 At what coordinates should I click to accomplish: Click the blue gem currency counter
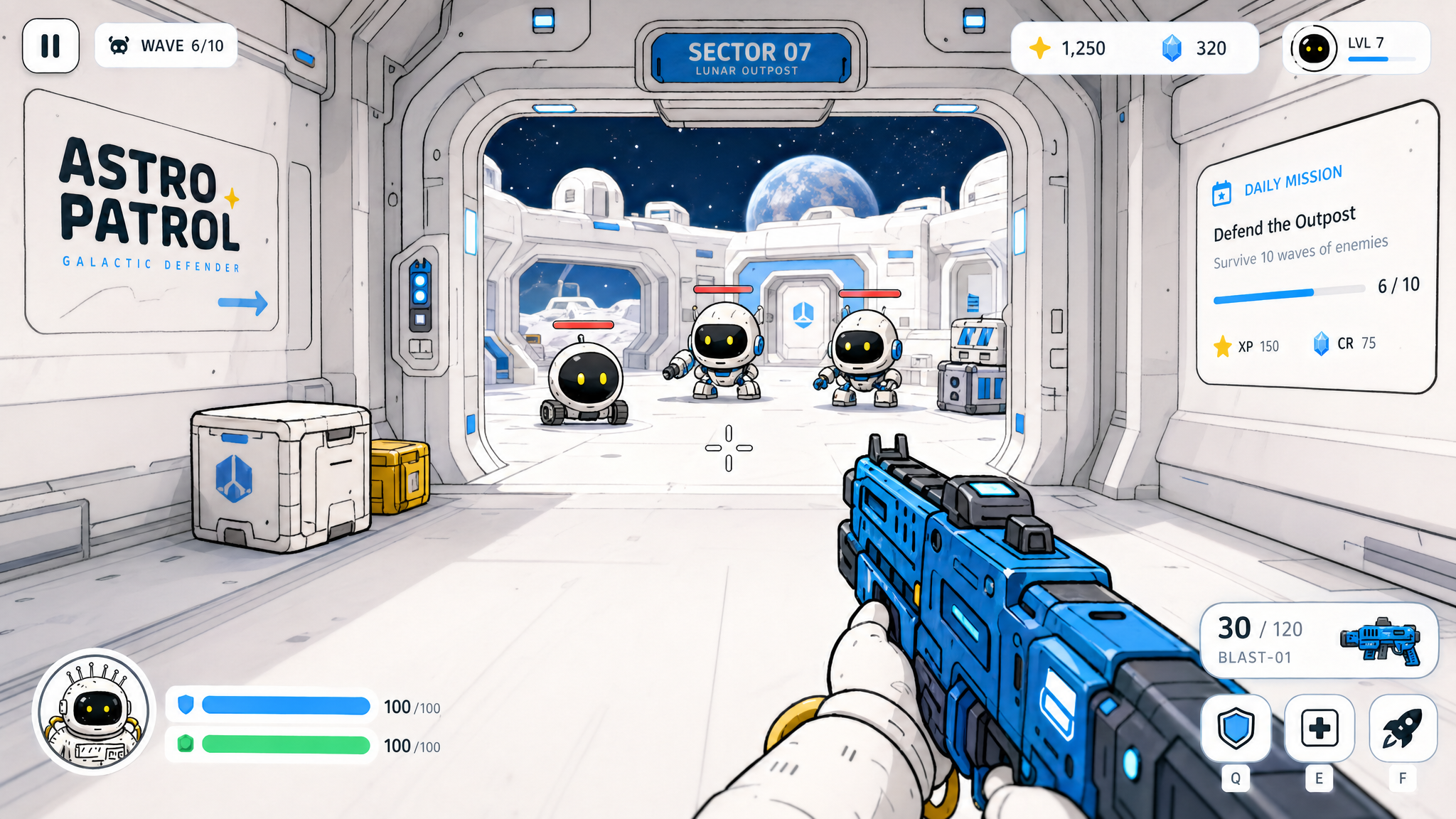click(1196, 48)
